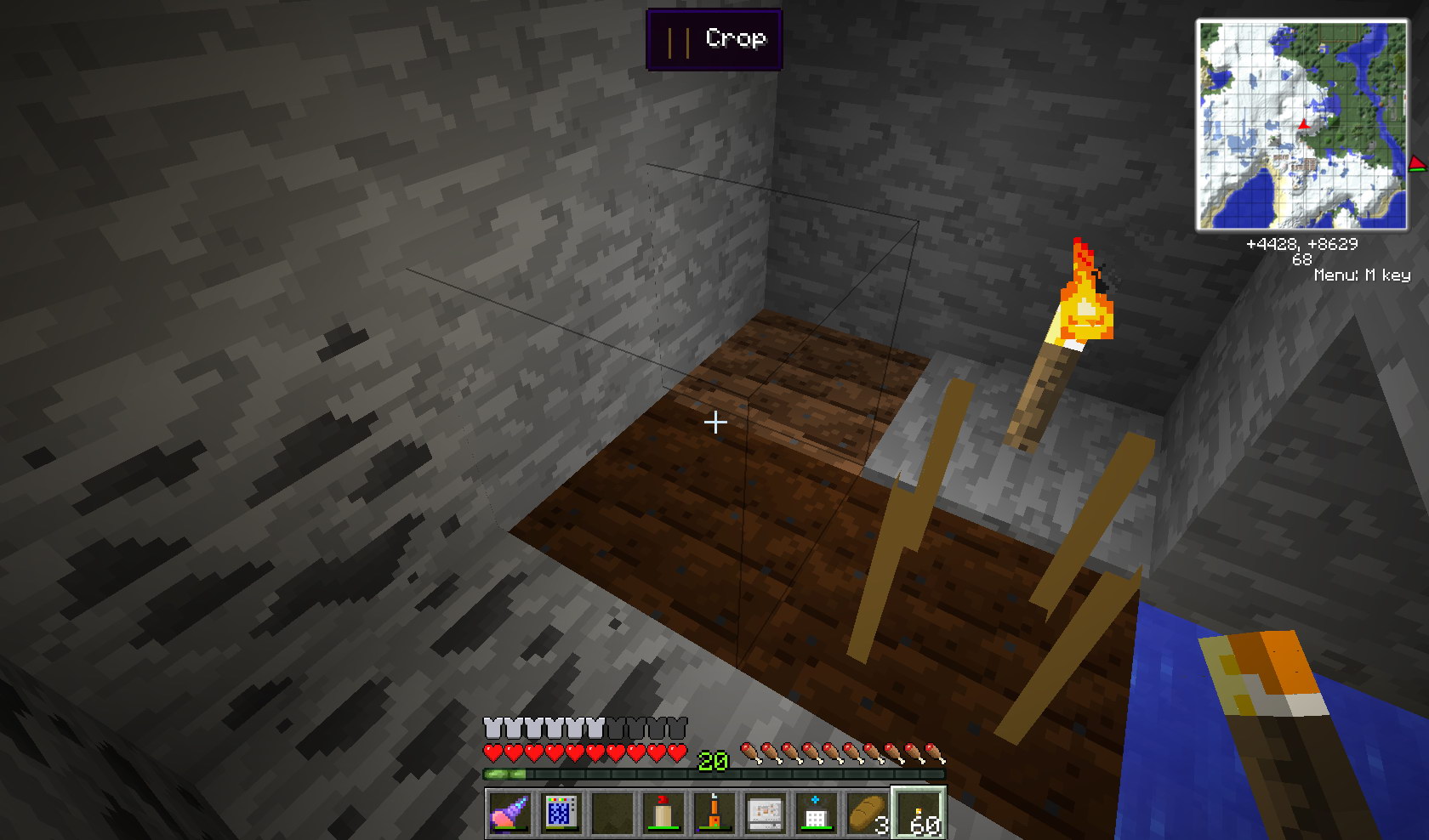Click the minimap in the corner
The image size is (1429, 840).
1302,125
